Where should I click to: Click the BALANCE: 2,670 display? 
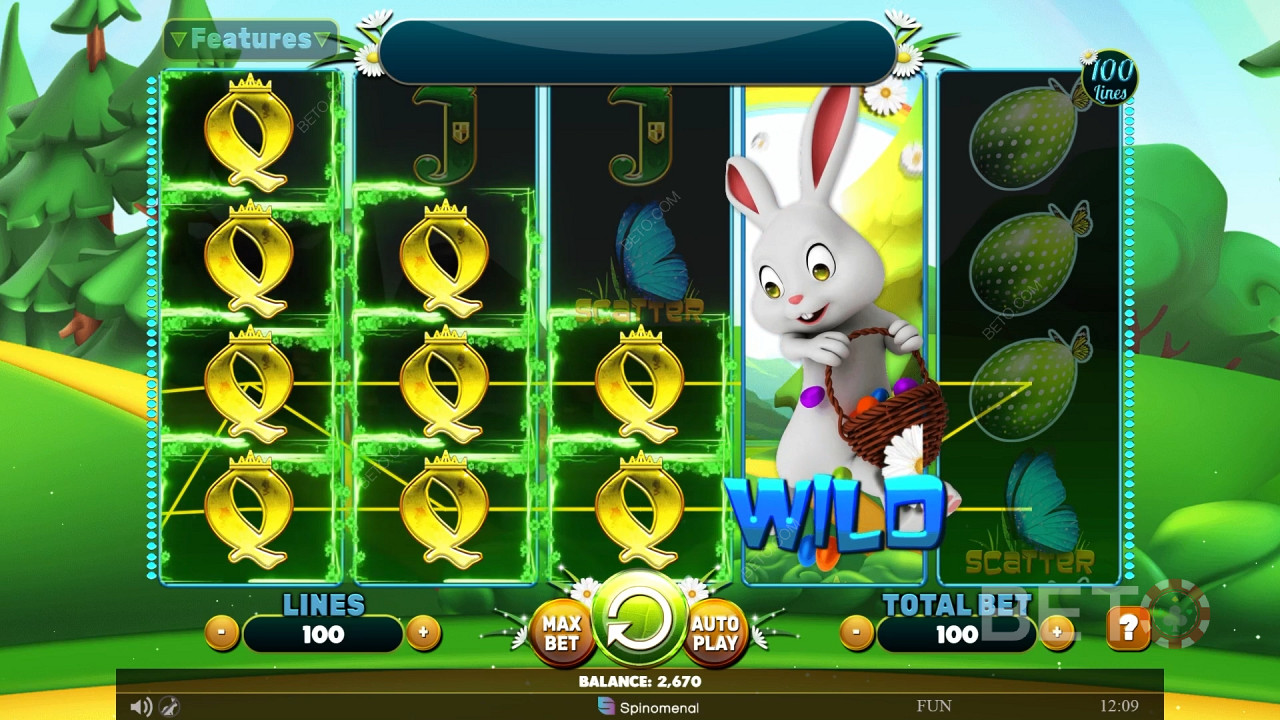tap(640, 682)
